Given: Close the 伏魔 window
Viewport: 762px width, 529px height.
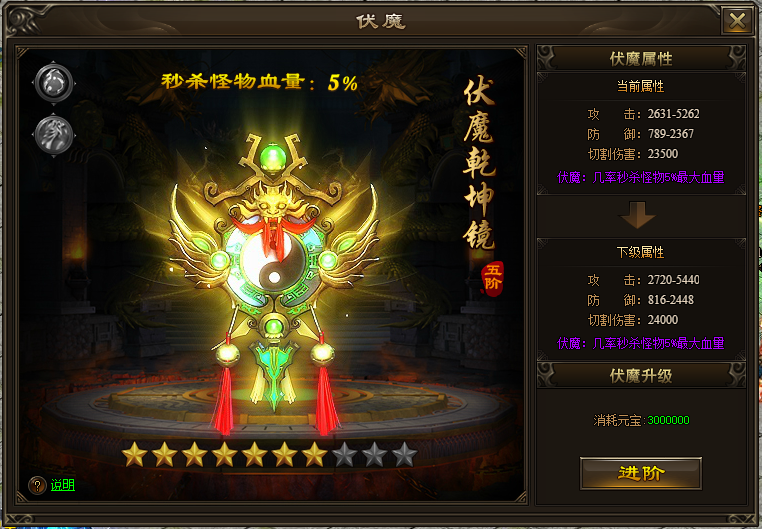Looking at the screenshot, I should [737, 21].
